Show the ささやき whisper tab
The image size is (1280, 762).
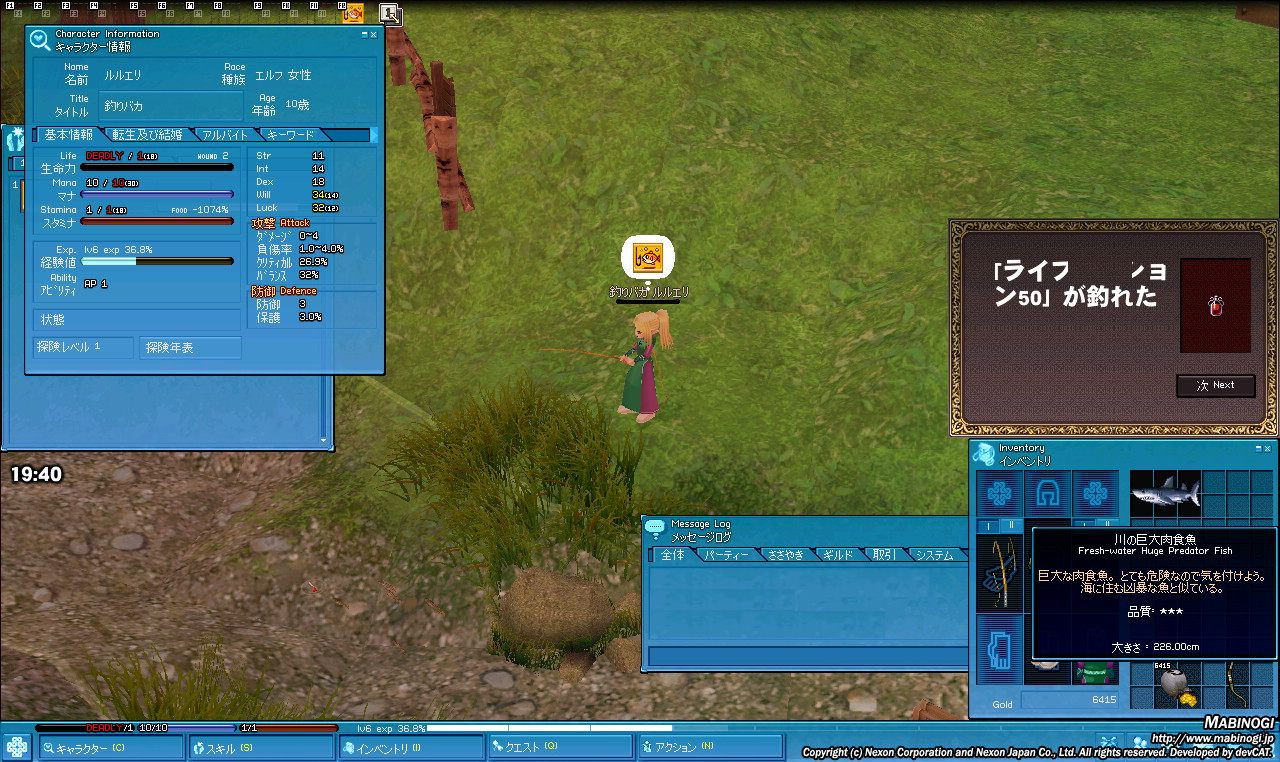785,555
